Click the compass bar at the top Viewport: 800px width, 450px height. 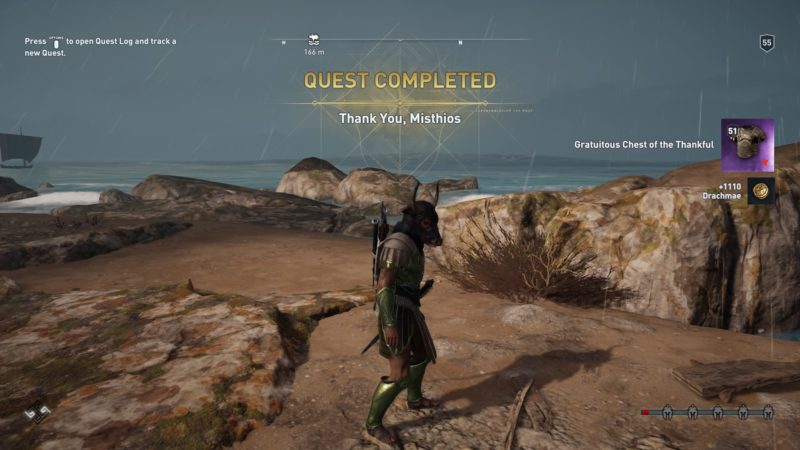pos(400,40)
